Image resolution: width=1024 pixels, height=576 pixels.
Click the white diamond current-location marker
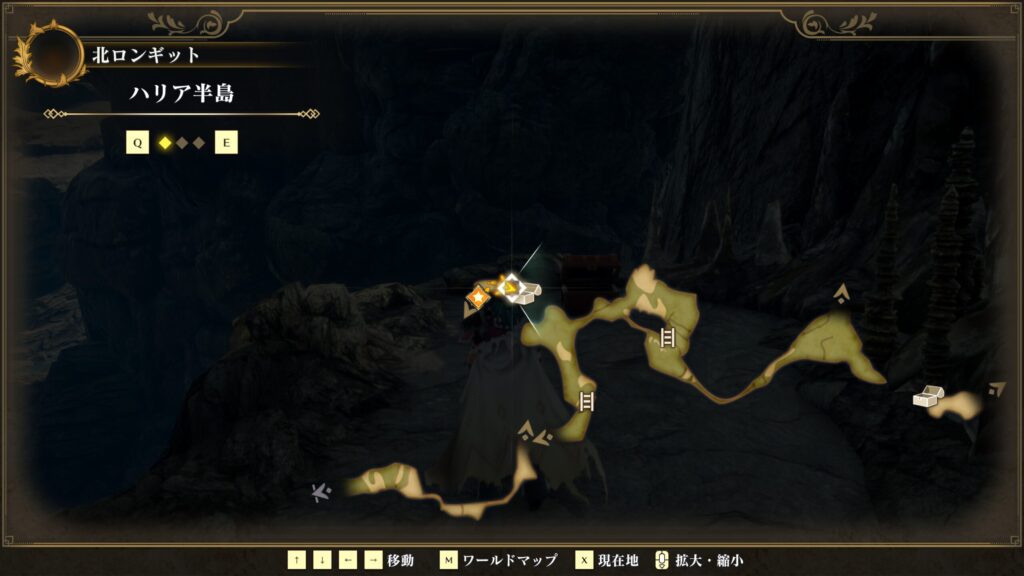[512, 288]
